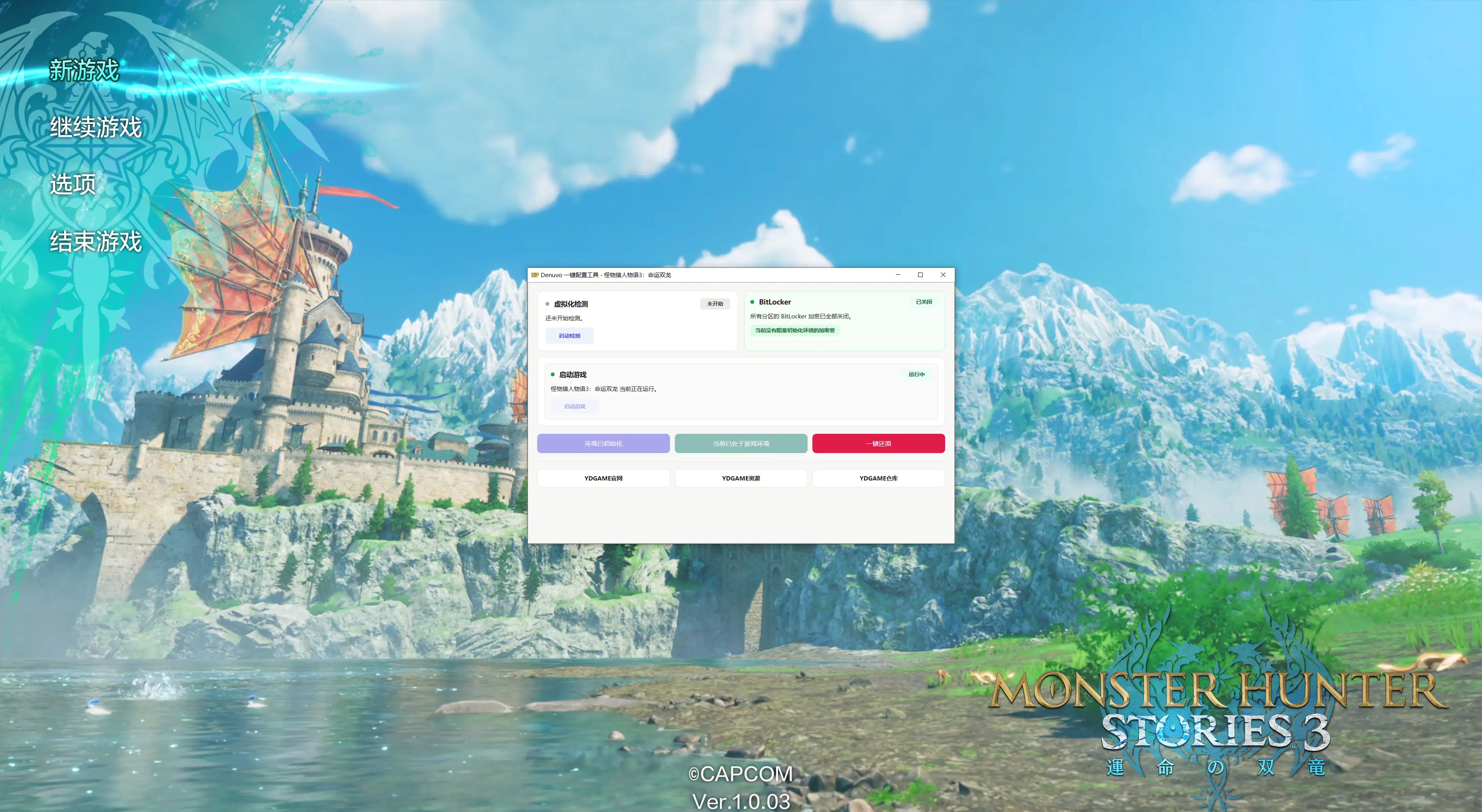Maximize the Denuvo tool window

920,274
